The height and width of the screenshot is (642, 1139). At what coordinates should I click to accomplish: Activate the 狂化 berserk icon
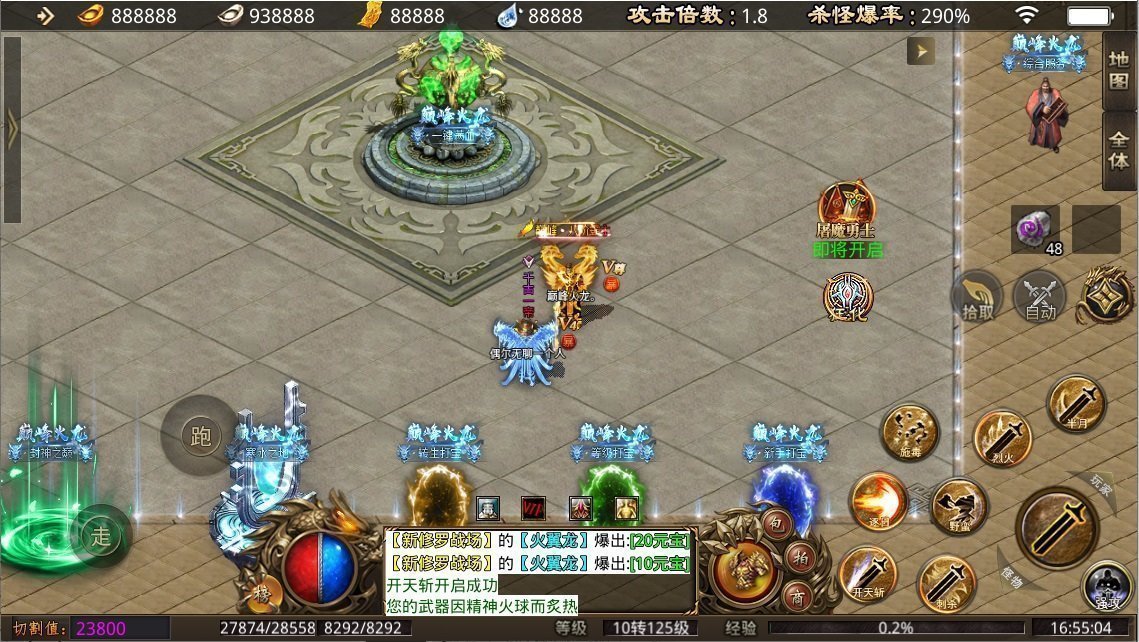pos(847,298)
